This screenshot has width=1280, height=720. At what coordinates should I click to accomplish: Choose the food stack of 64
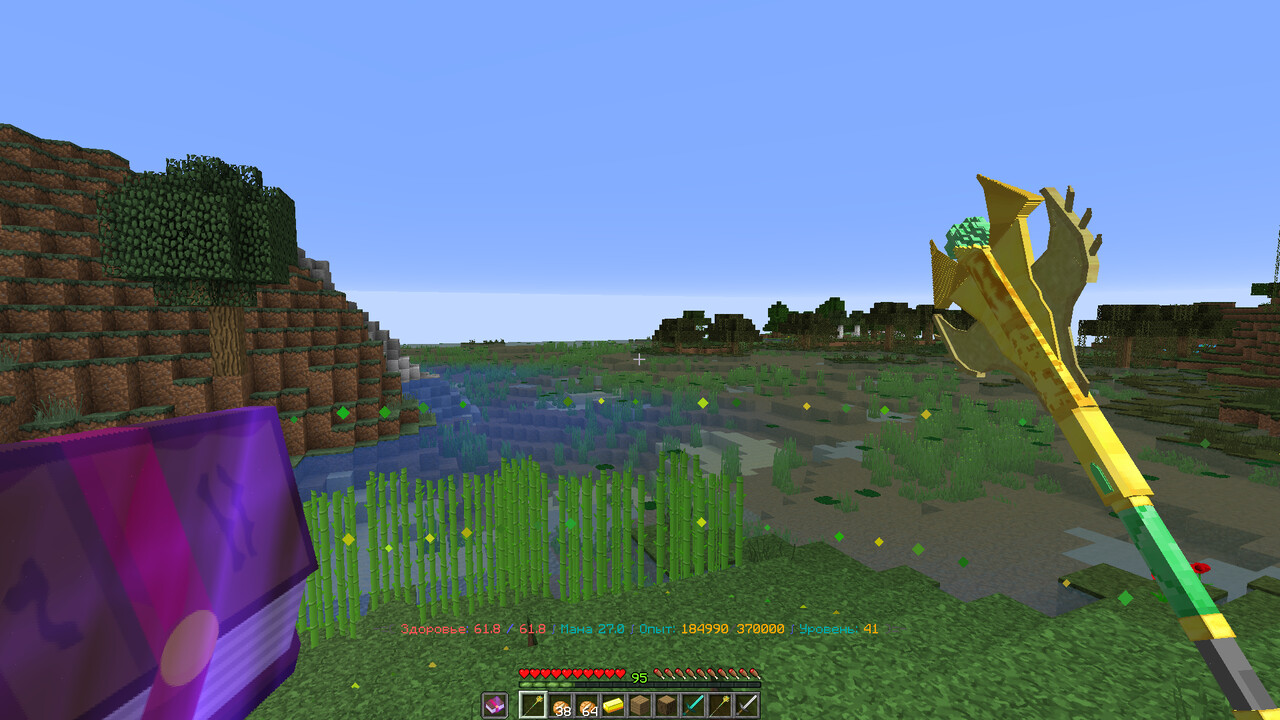[x=587, y=705]
